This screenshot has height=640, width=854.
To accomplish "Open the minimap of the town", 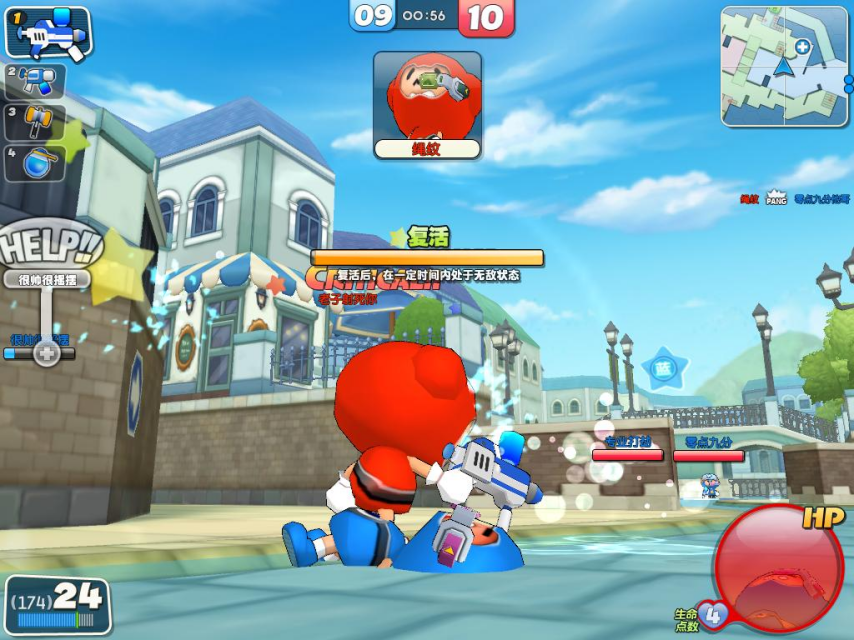I will pyautogui.click(x=785, y=66).
